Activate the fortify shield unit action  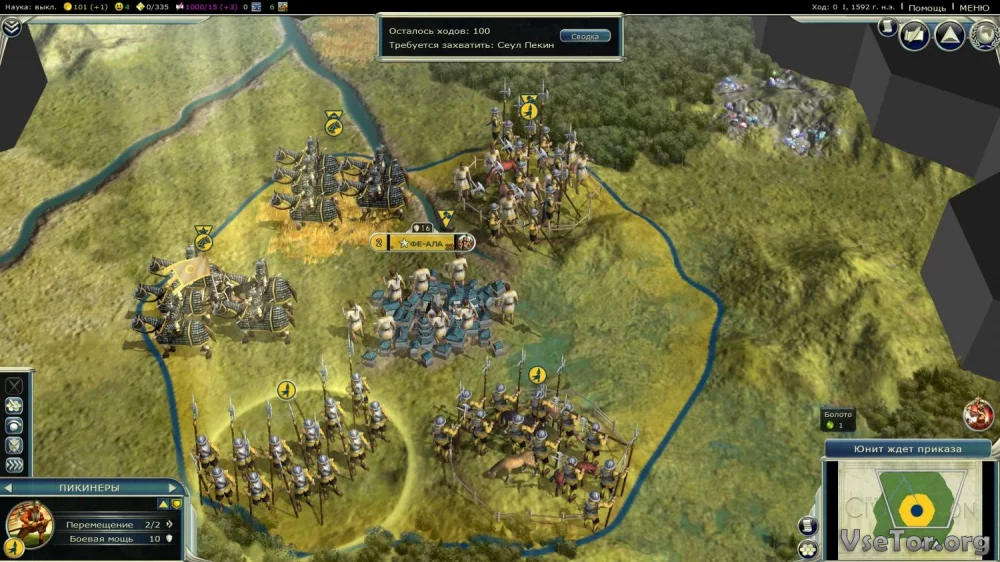(14, 444)
